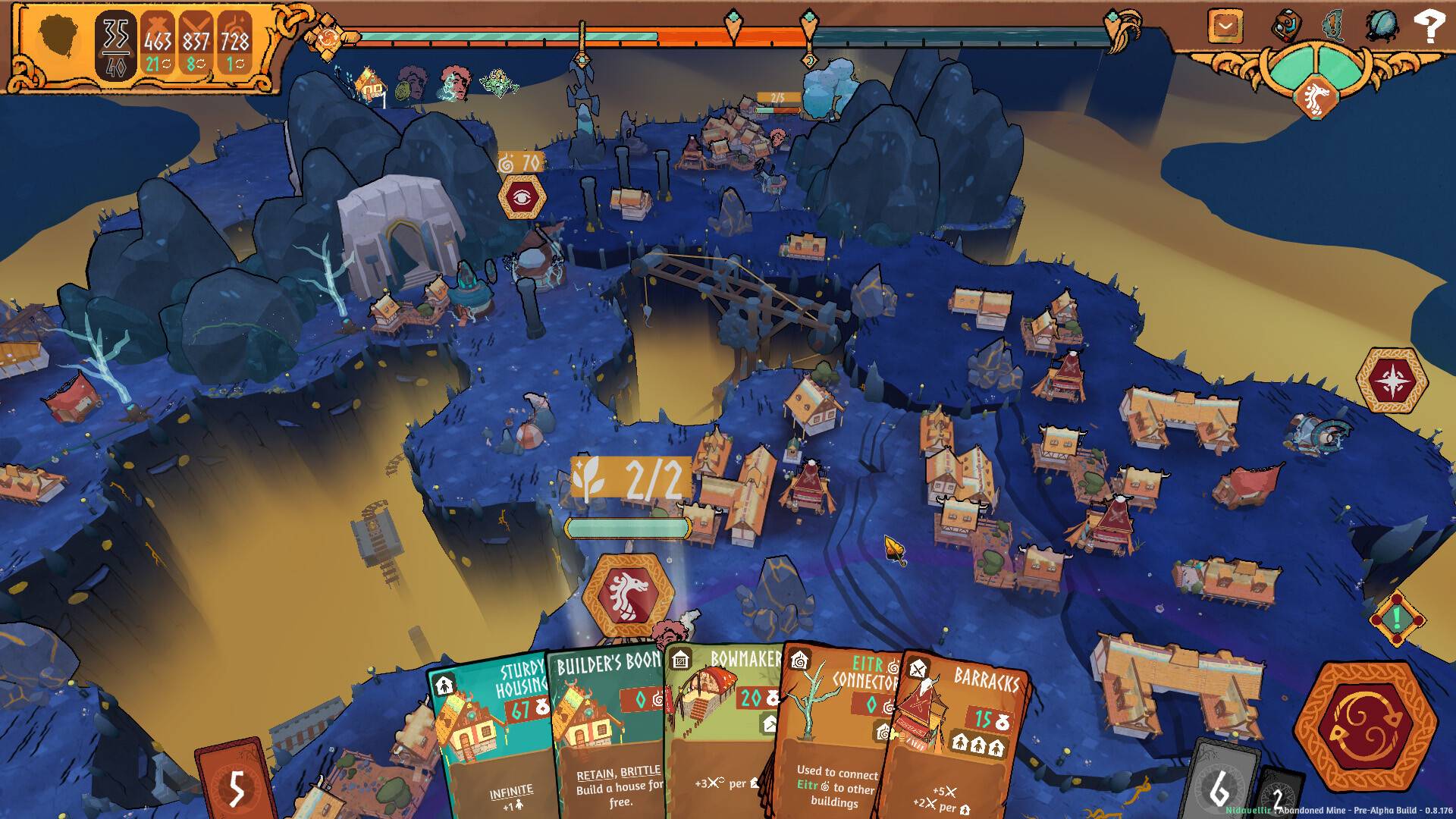Open the bug report beetle icon

point(1382,24)
